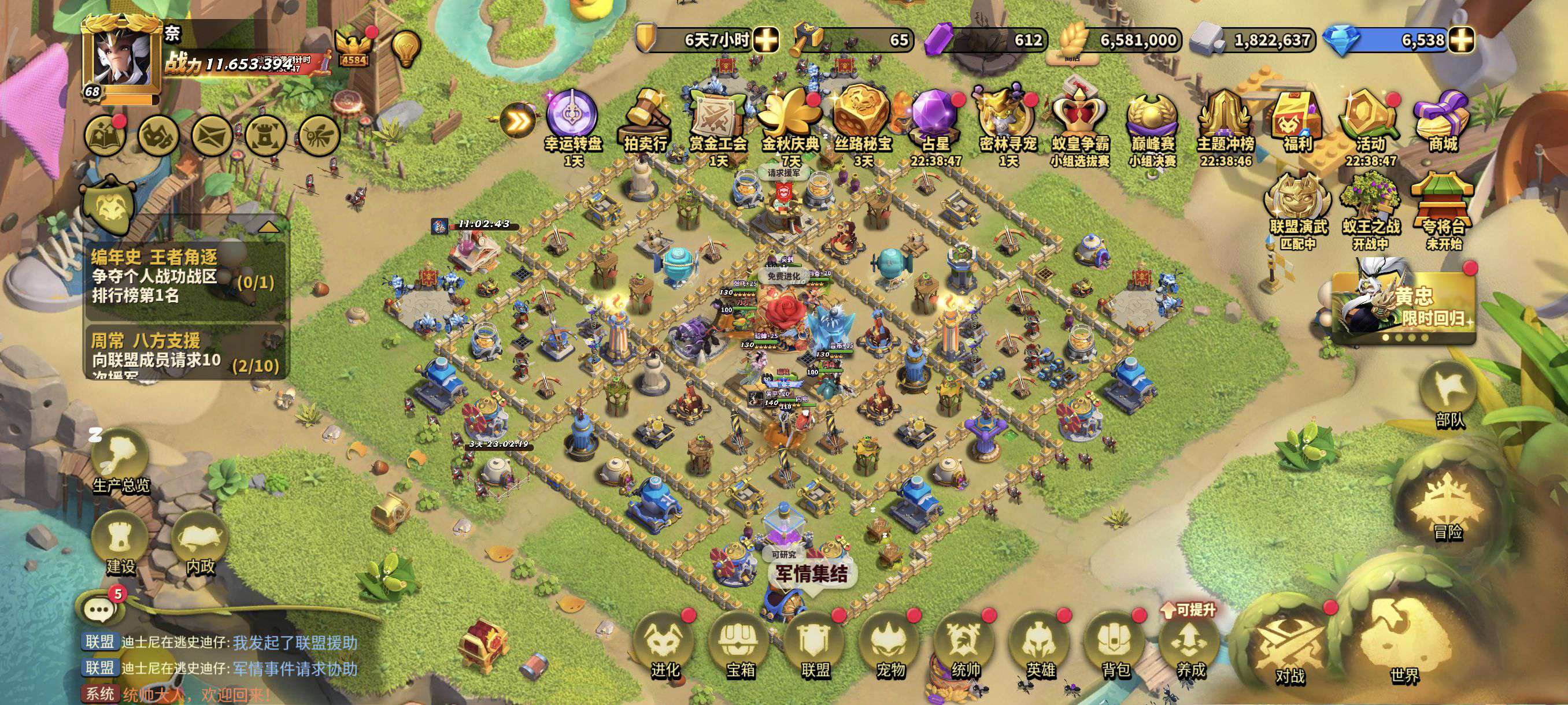Open the 福利 welfare rewards

click(1297, 122)
